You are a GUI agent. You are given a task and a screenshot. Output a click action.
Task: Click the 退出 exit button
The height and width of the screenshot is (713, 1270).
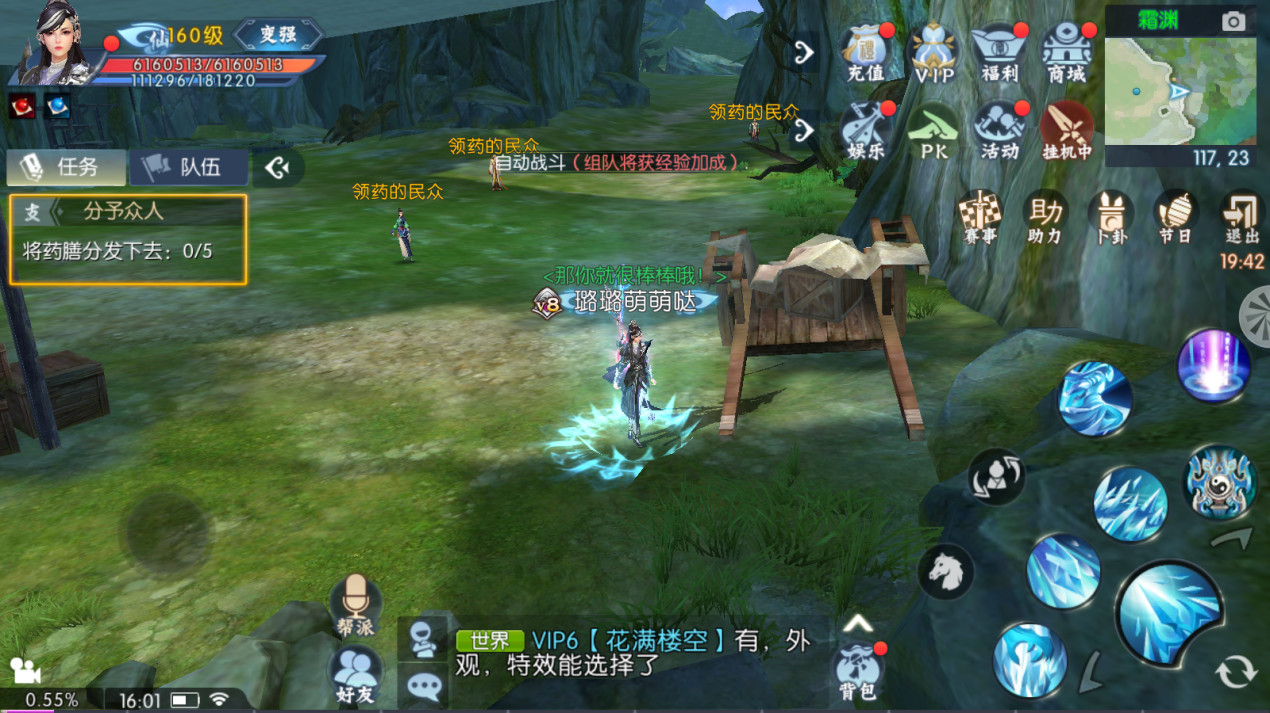(1242, 216)
